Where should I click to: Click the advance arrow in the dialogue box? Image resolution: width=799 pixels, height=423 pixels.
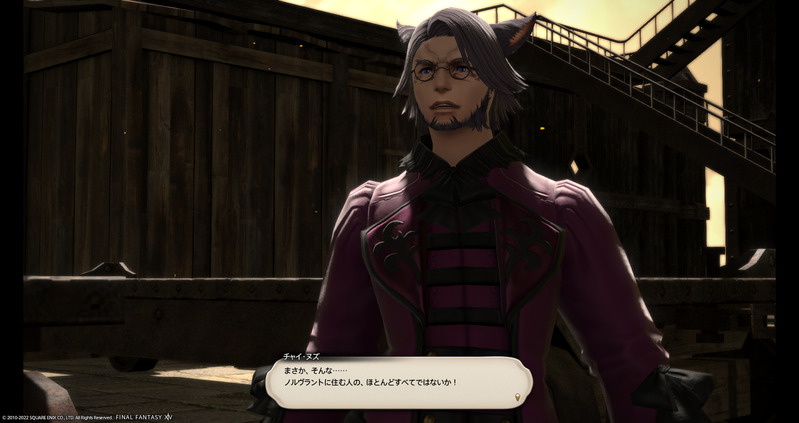click(516, 397)
